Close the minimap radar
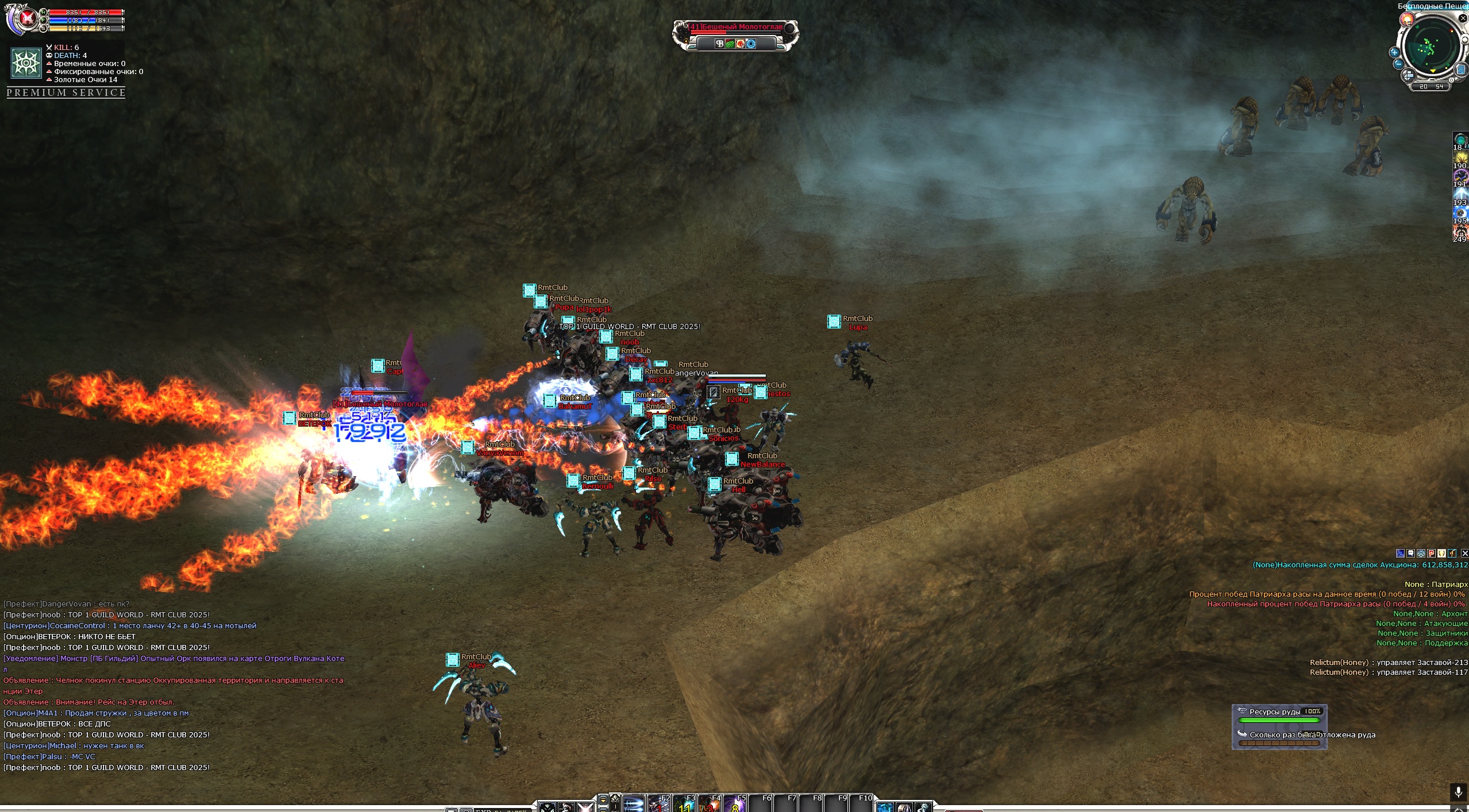 (1463, 18)
